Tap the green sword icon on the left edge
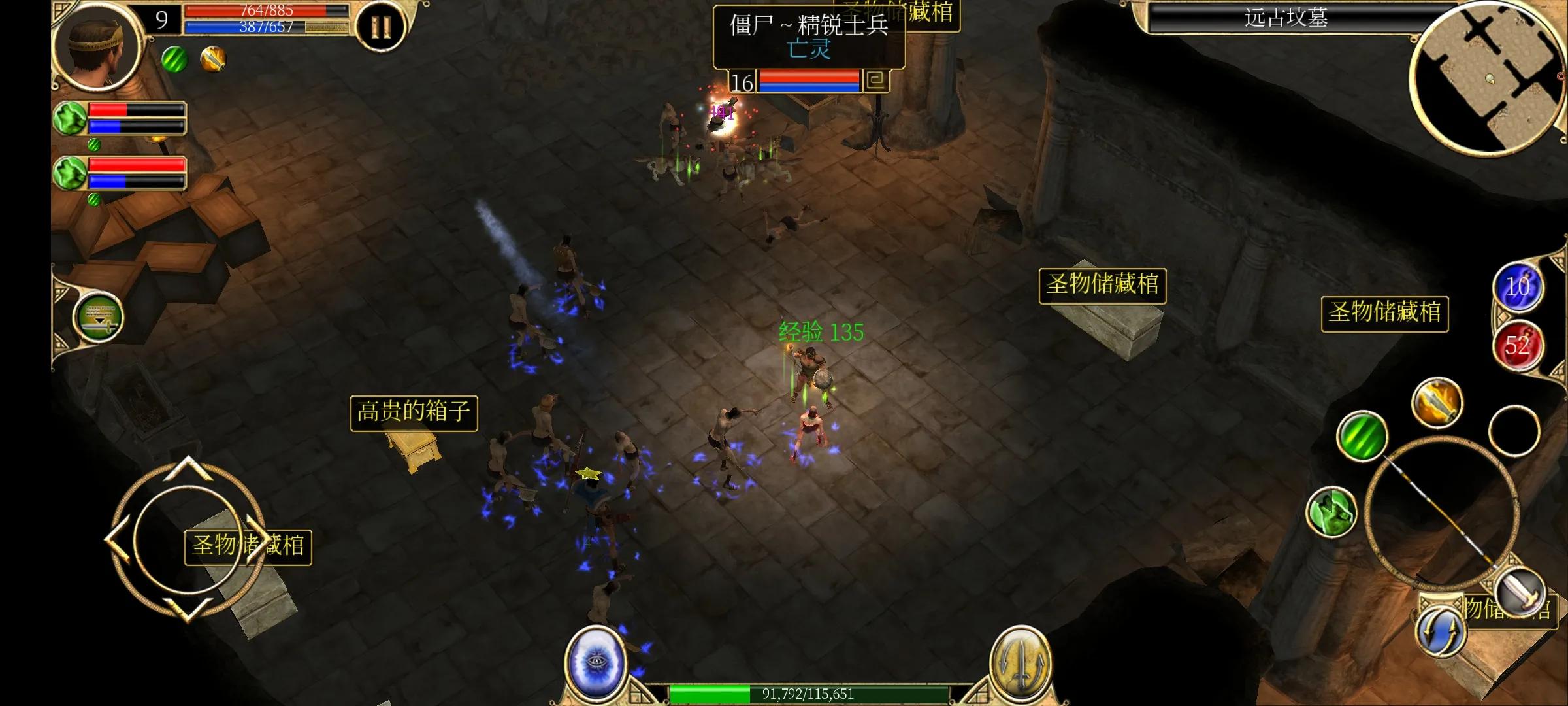1568x706 pixels. coord(99,318)
